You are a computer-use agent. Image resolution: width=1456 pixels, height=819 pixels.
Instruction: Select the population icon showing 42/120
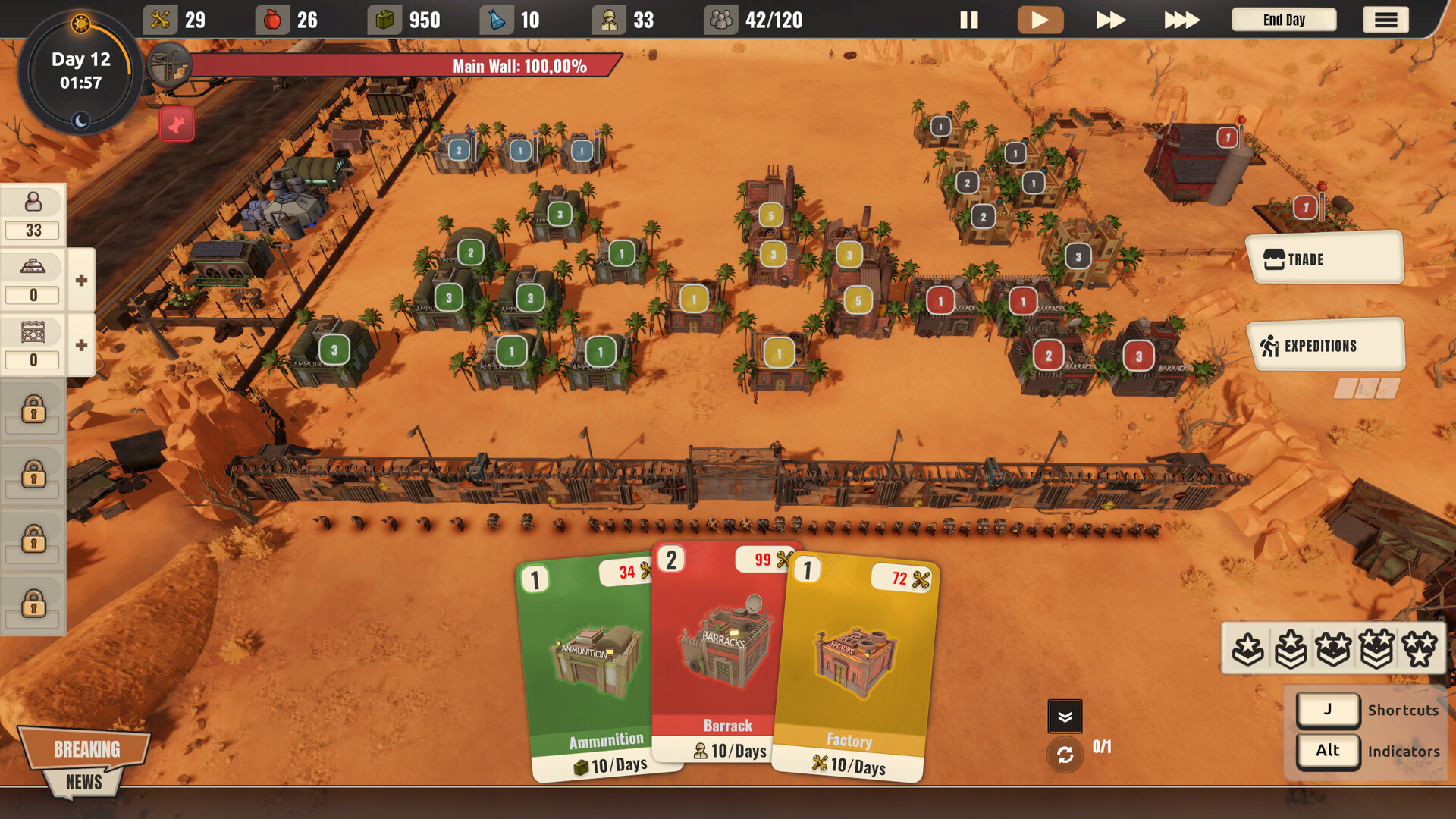click(719, 20)
